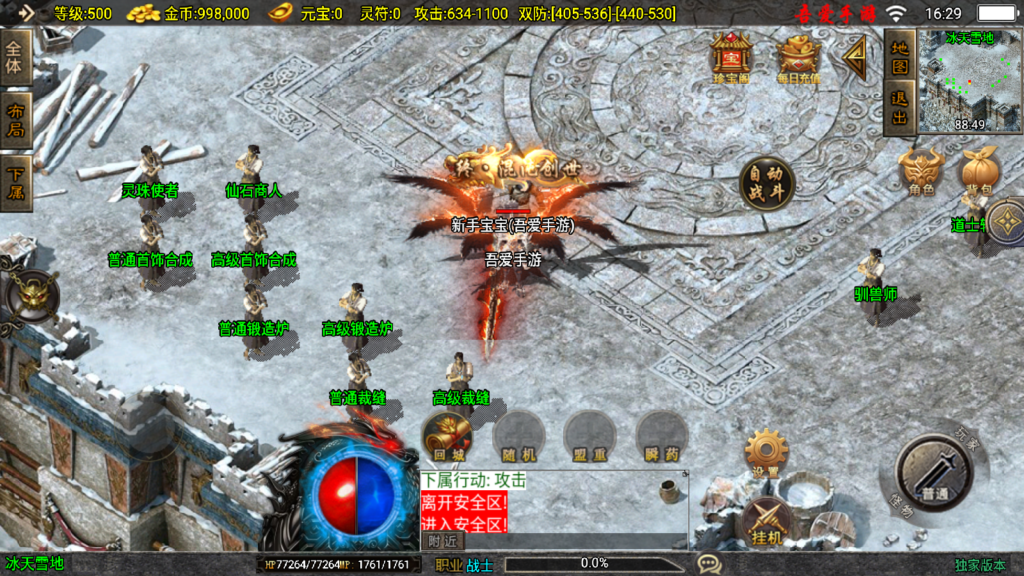
Task: Toggle the 自动战斗 auto-battle button
Action: click(x=767, y=183)
